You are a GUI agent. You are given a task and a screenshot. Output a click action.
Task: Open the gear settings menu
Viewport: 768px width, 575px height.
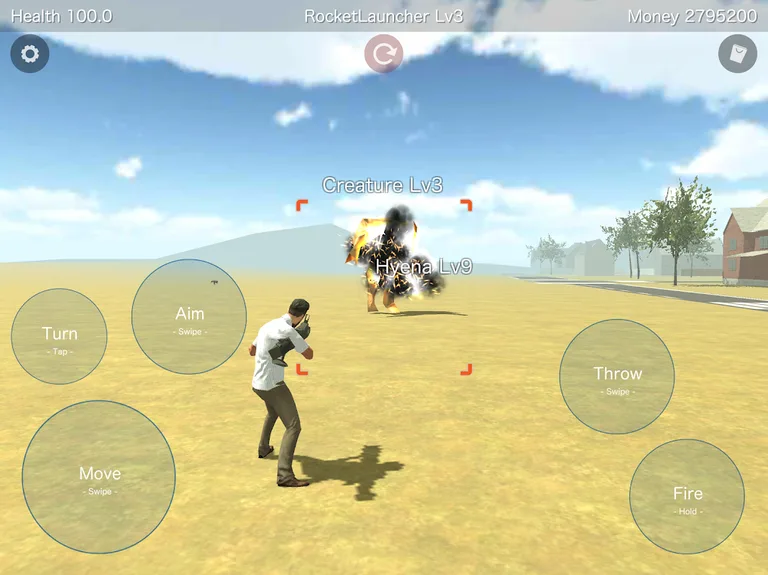[30, 54]
